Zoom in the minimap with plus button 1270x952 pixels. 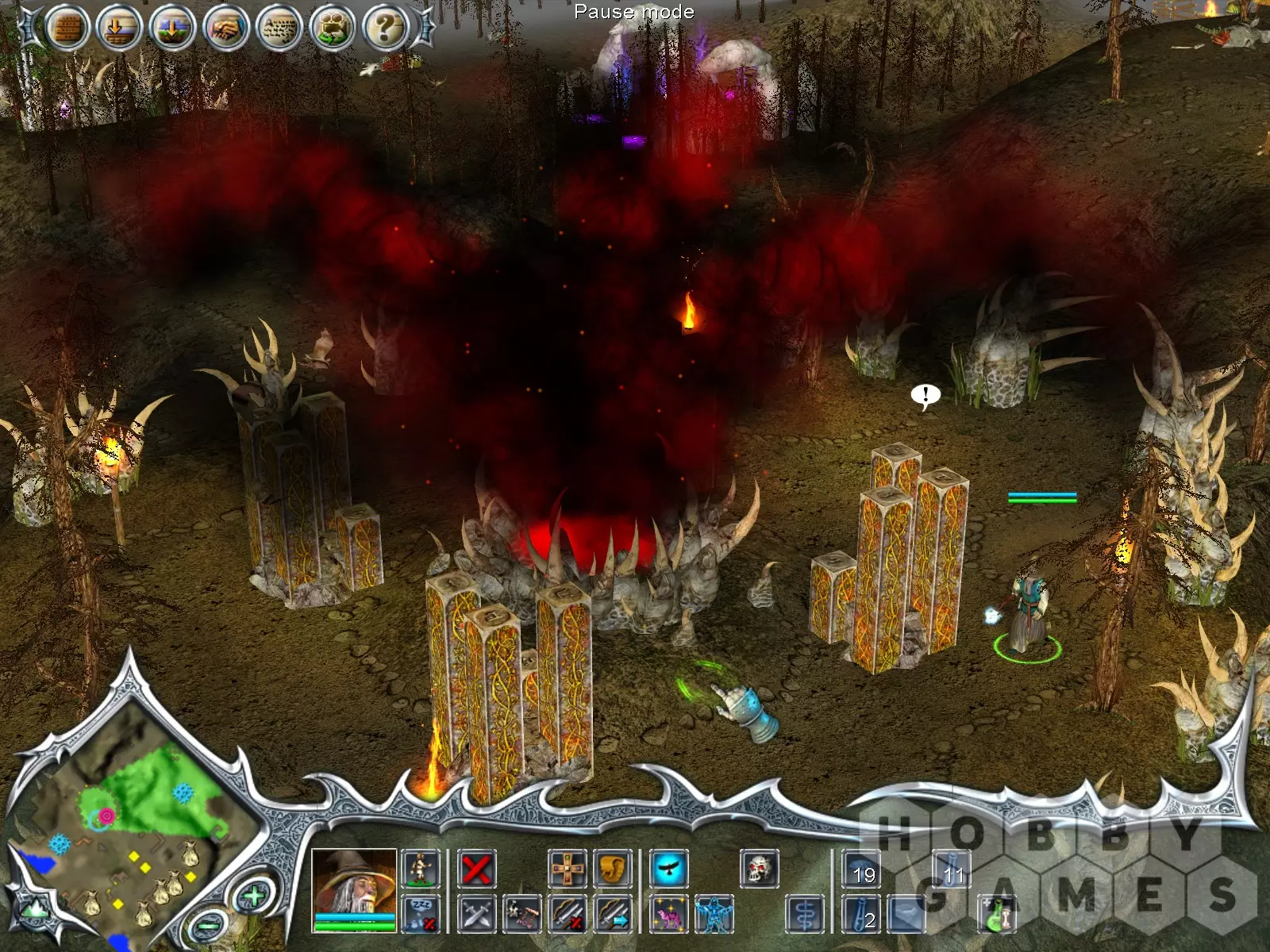253,896
